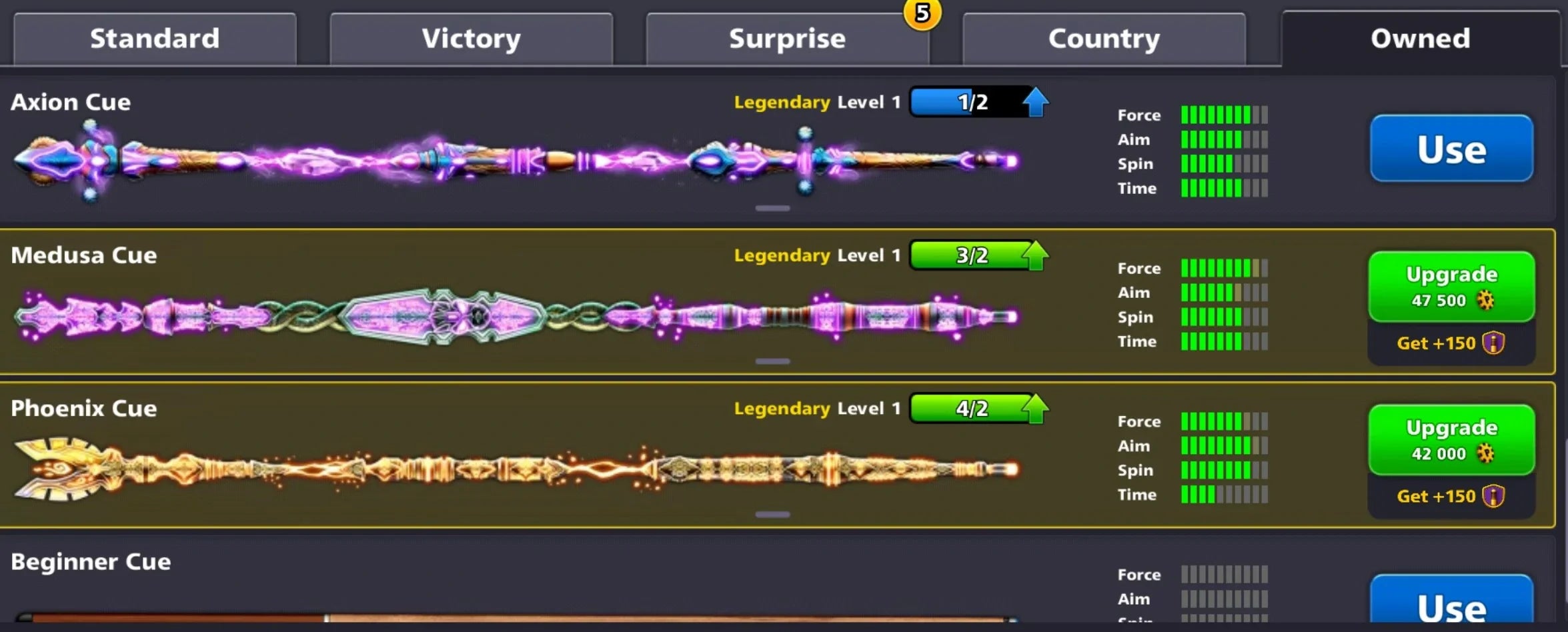Screen dimensions: 1568x632
Task: Expand the Axion Cue details handle
Action: pyautogui.click(x=773, y=207)
